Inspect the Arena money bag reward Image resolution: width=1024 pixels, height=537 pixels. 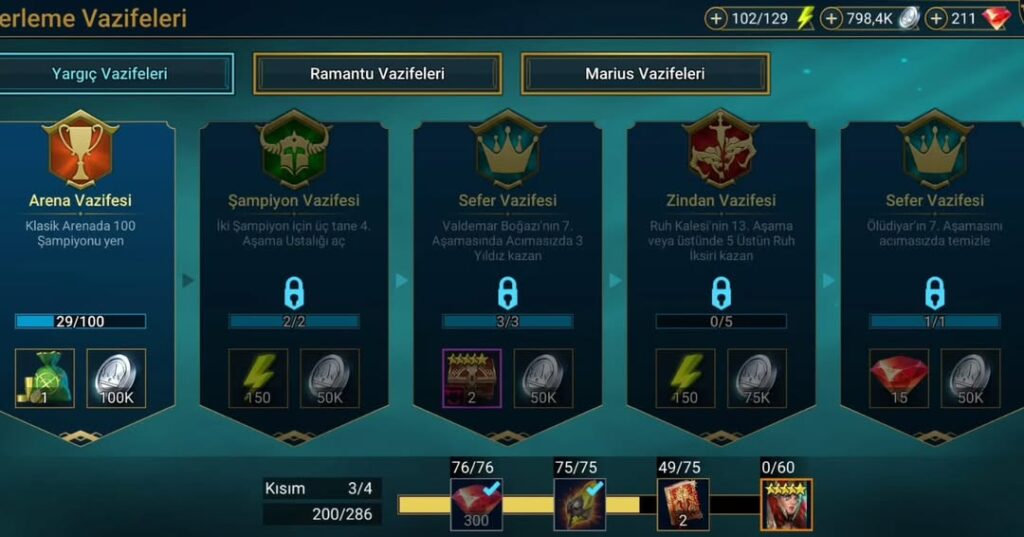pyautogui.click(x=44, y=378)
